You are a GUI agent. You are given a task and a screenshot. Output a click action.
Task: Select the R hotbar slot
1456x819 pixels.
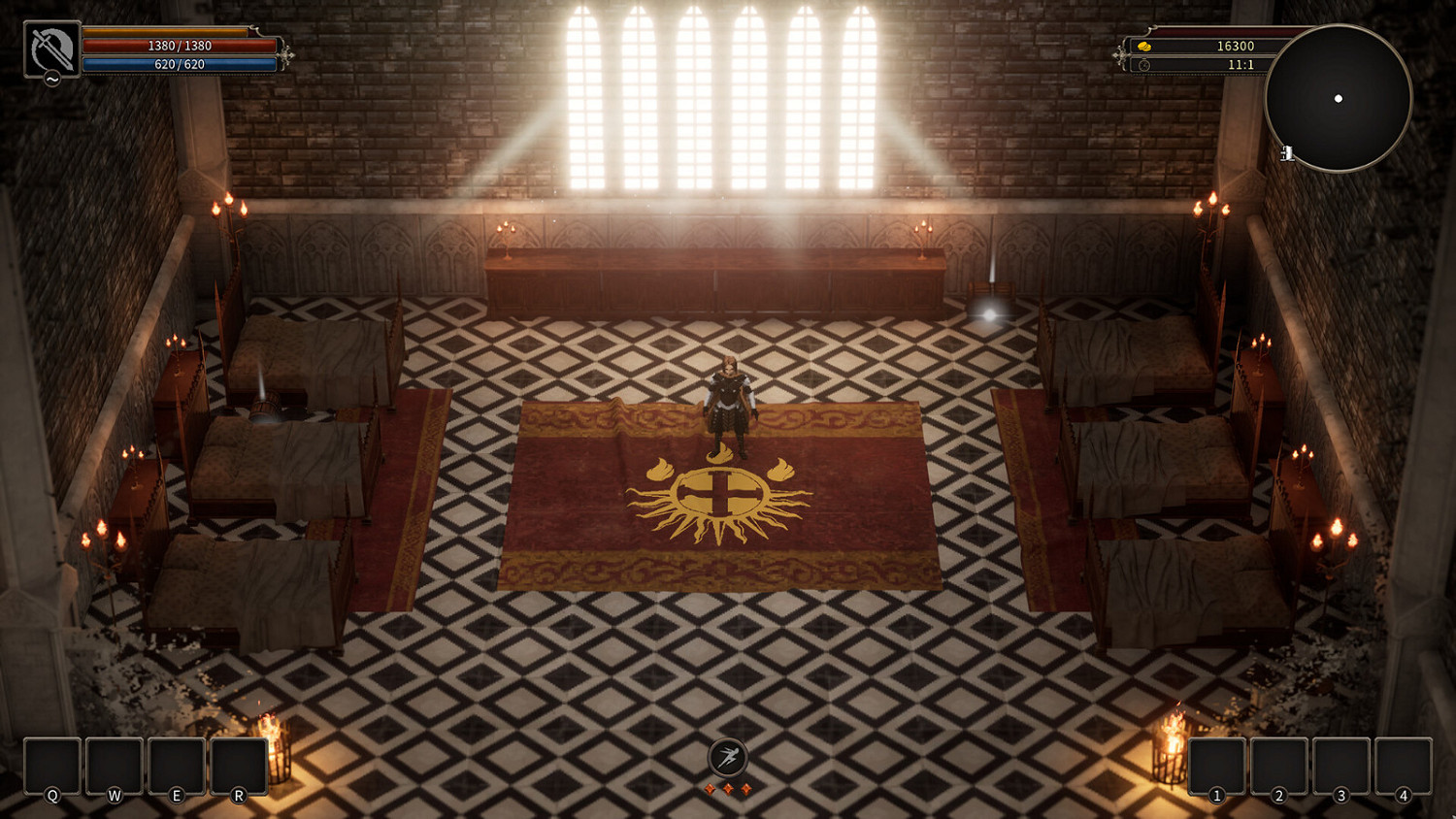238,767
